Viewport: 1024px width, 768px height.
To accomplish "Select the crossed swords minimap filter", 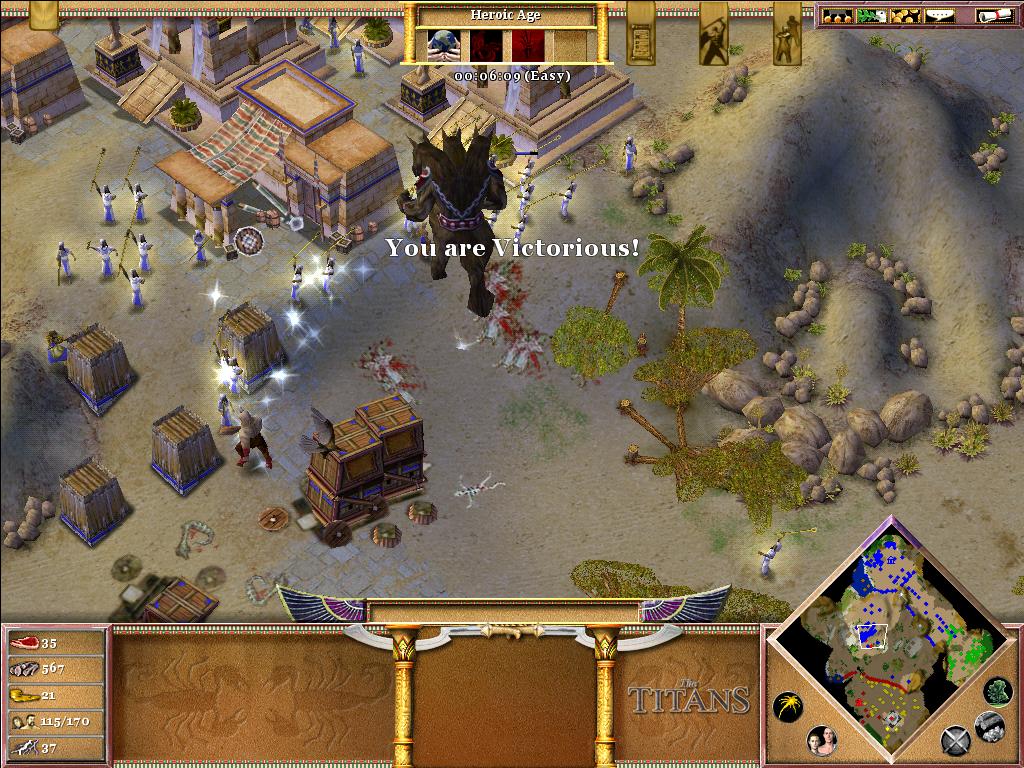I will [x=955, y=741].
